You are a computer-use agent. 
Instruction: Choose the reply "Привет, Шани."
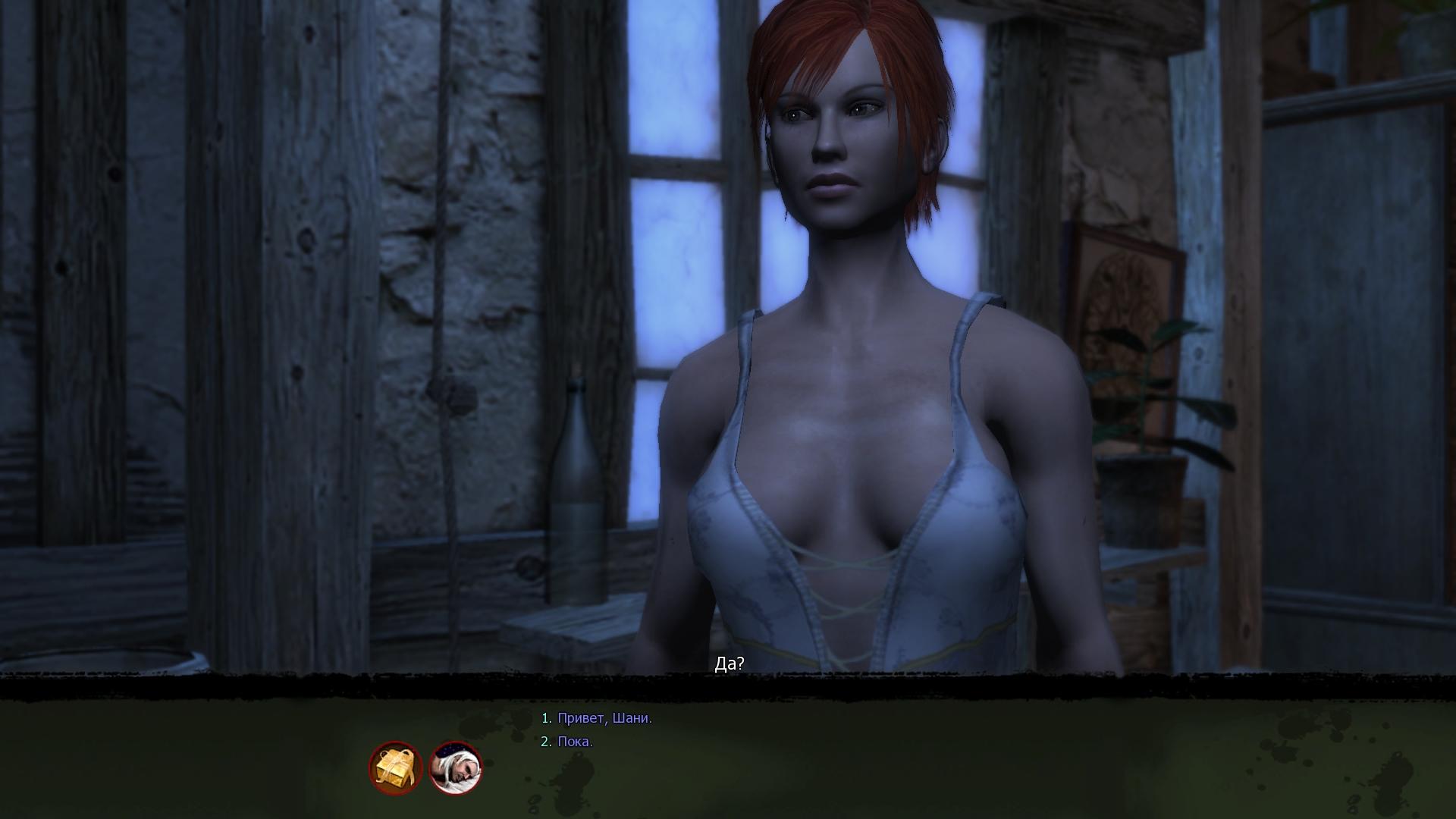[604, 718]
